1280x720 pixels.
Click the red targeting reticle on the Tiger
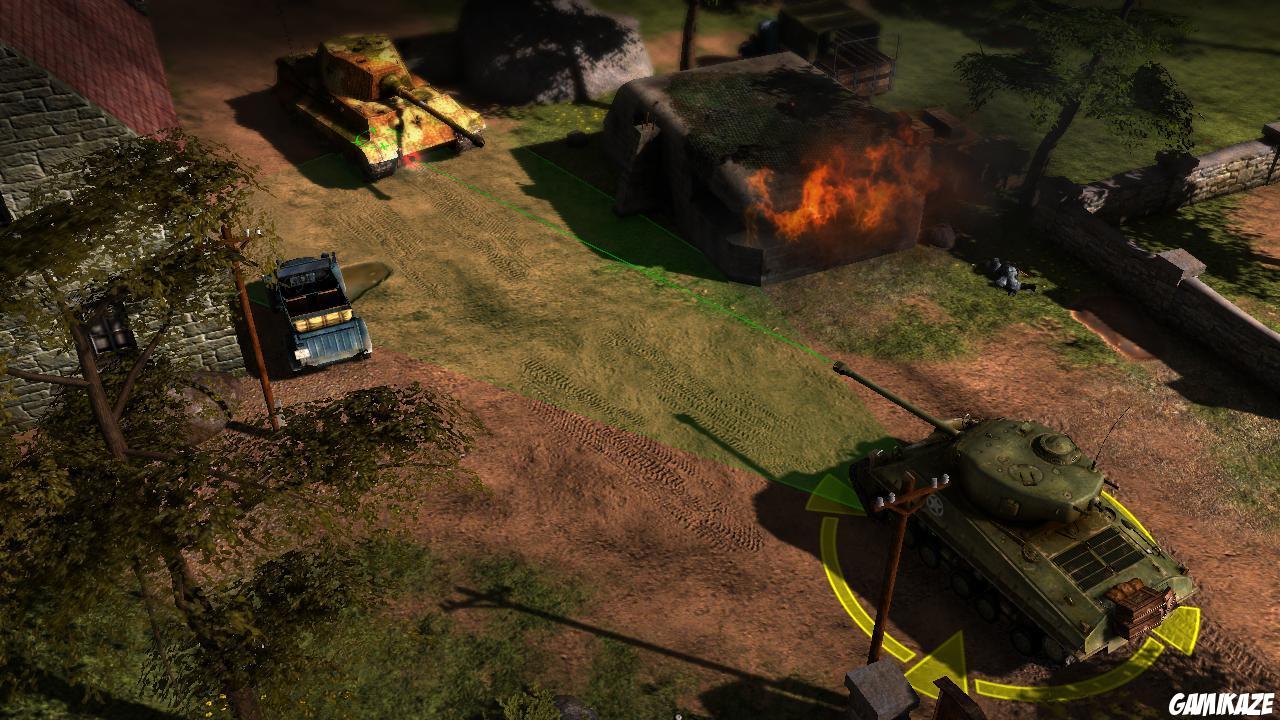coord(410,160)
